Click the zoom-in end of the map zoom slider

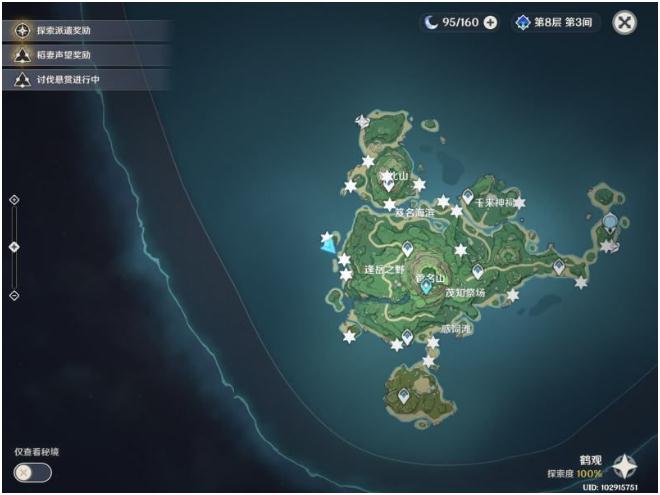(x=14, y=200)
